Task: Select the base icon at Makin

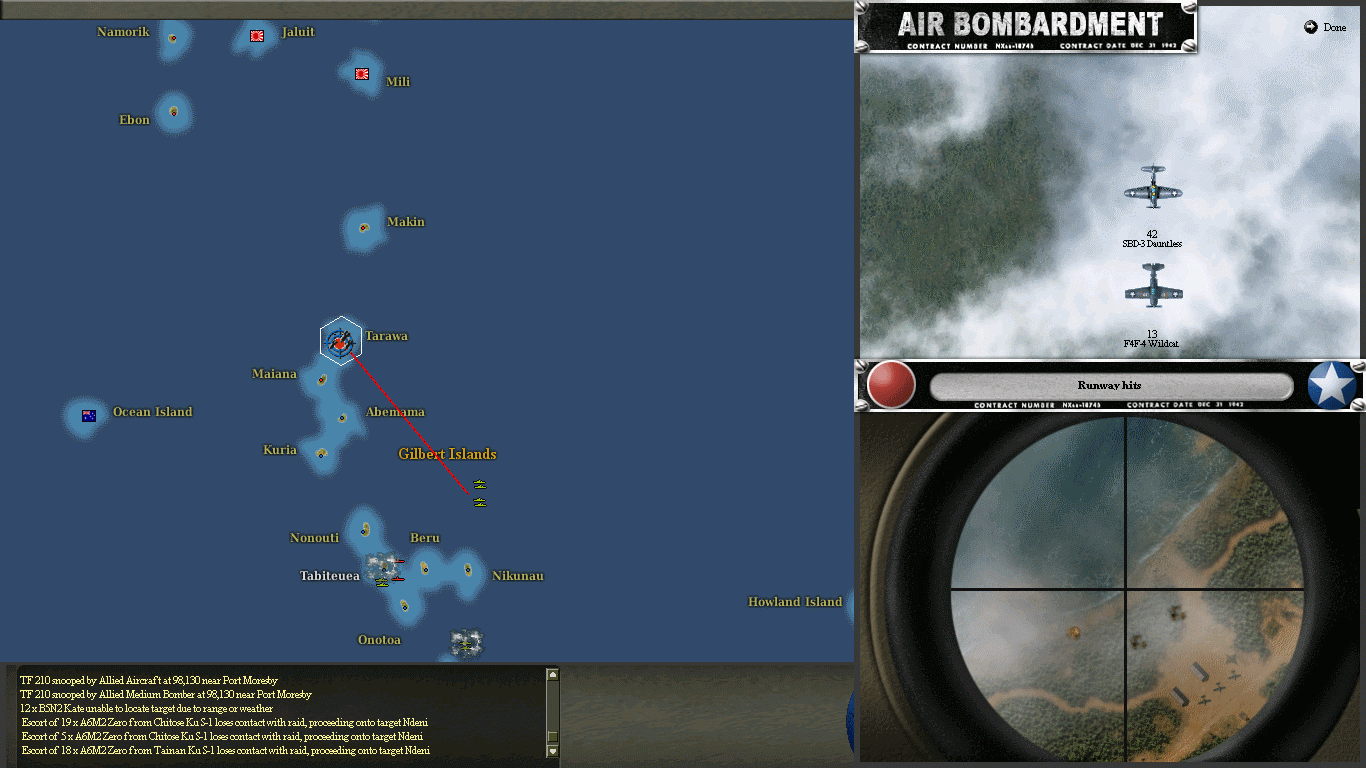Action: point(363,227)
